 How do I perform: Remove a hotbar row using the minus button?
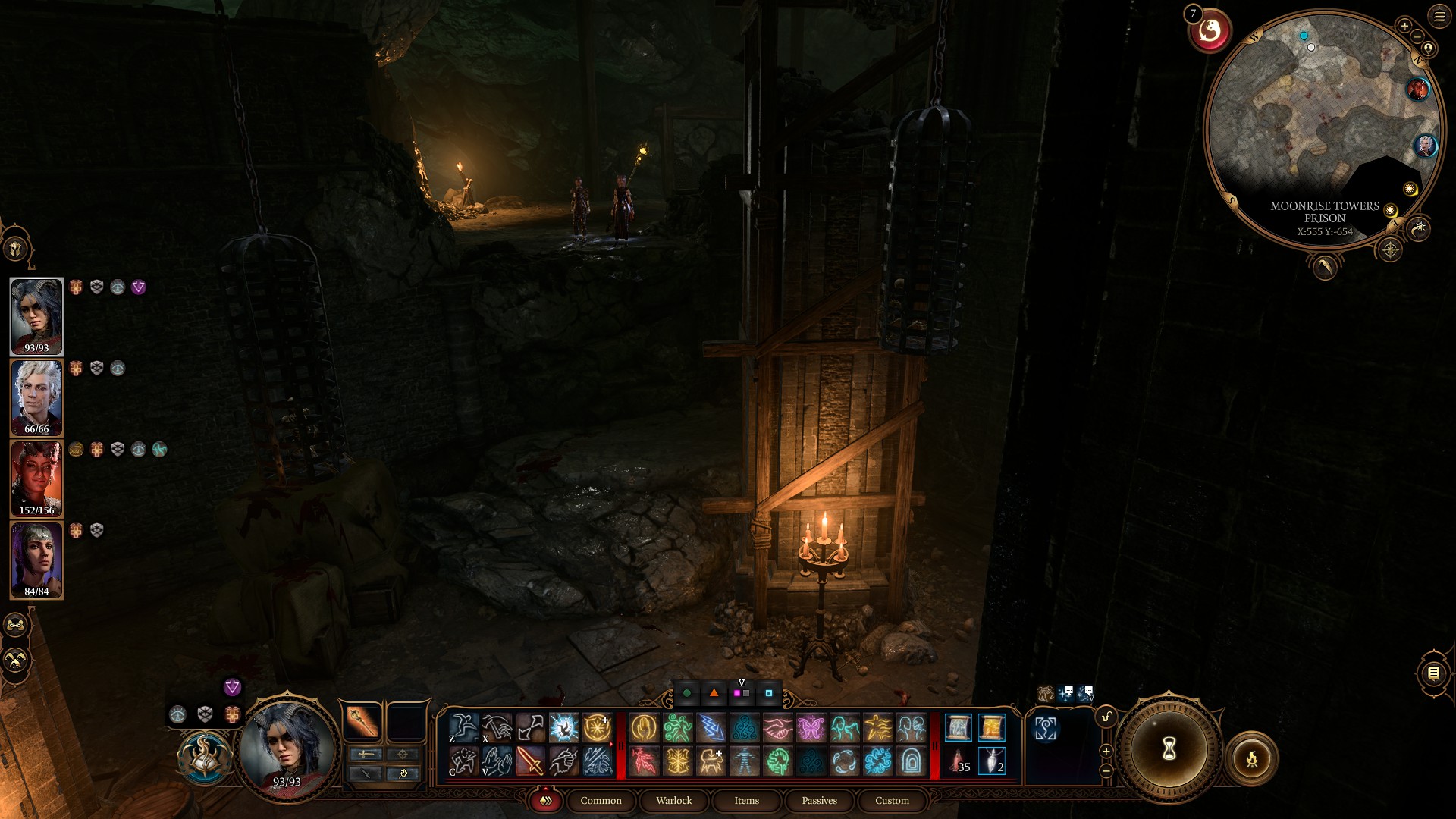1106,770
